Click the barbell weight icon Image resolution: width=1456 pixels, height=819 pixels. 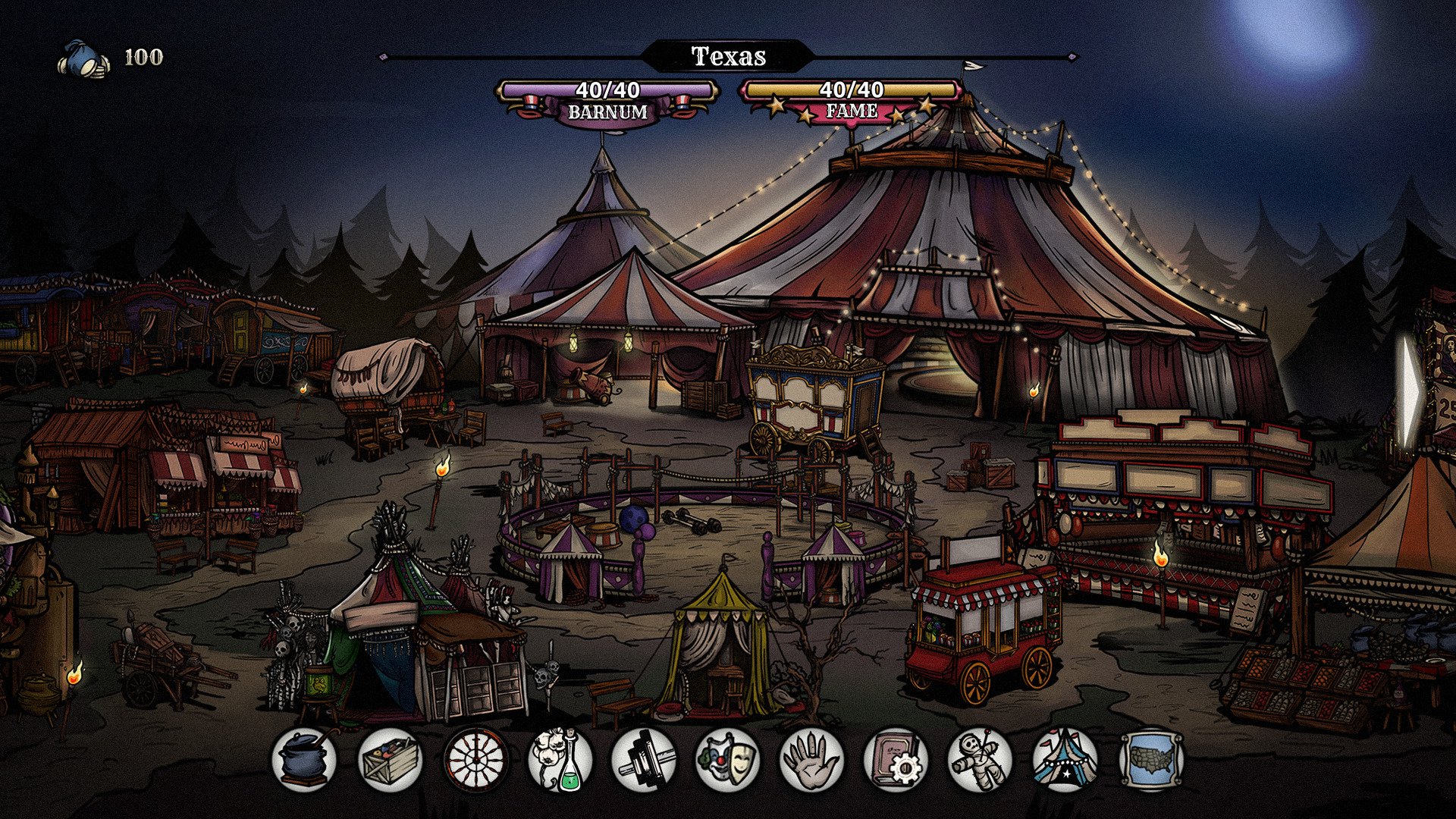click(x=644, y=758)
